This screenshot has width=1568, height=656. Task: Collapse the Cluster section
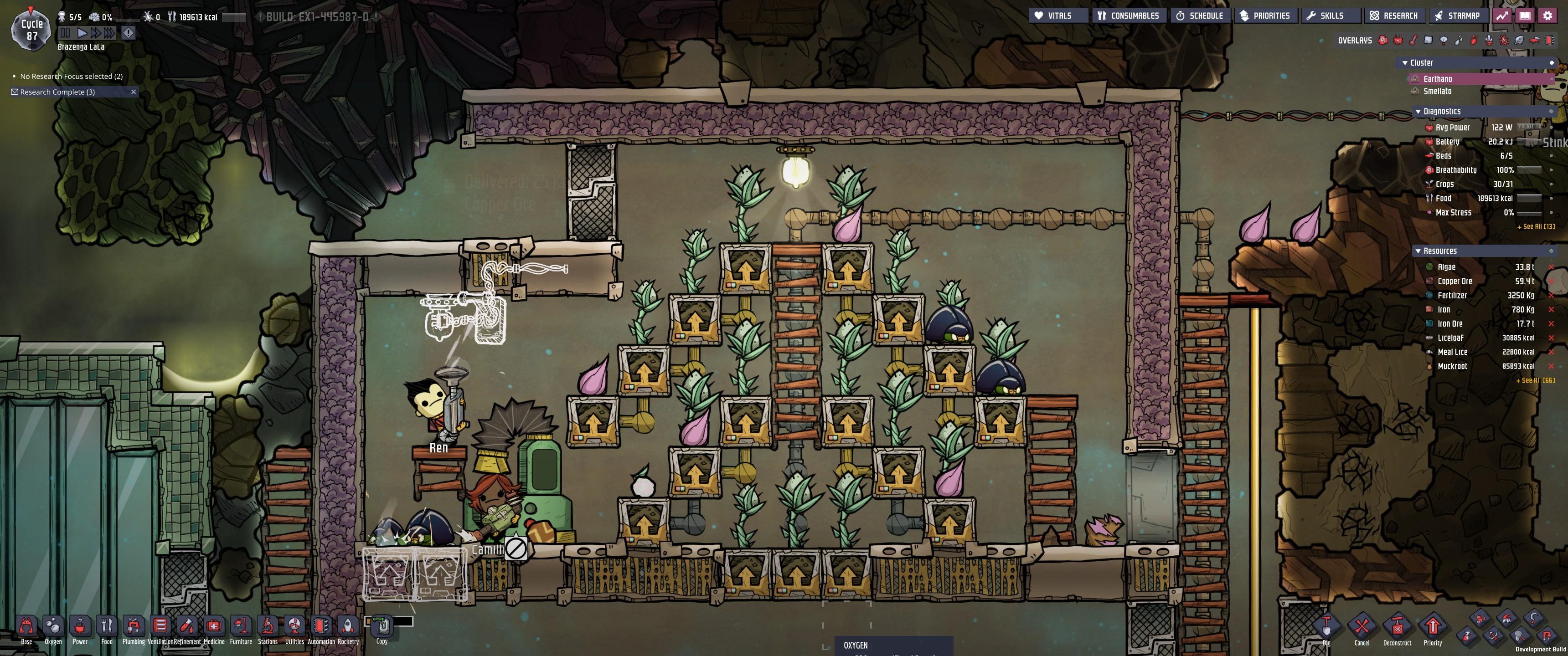(x=1404, y=63)
